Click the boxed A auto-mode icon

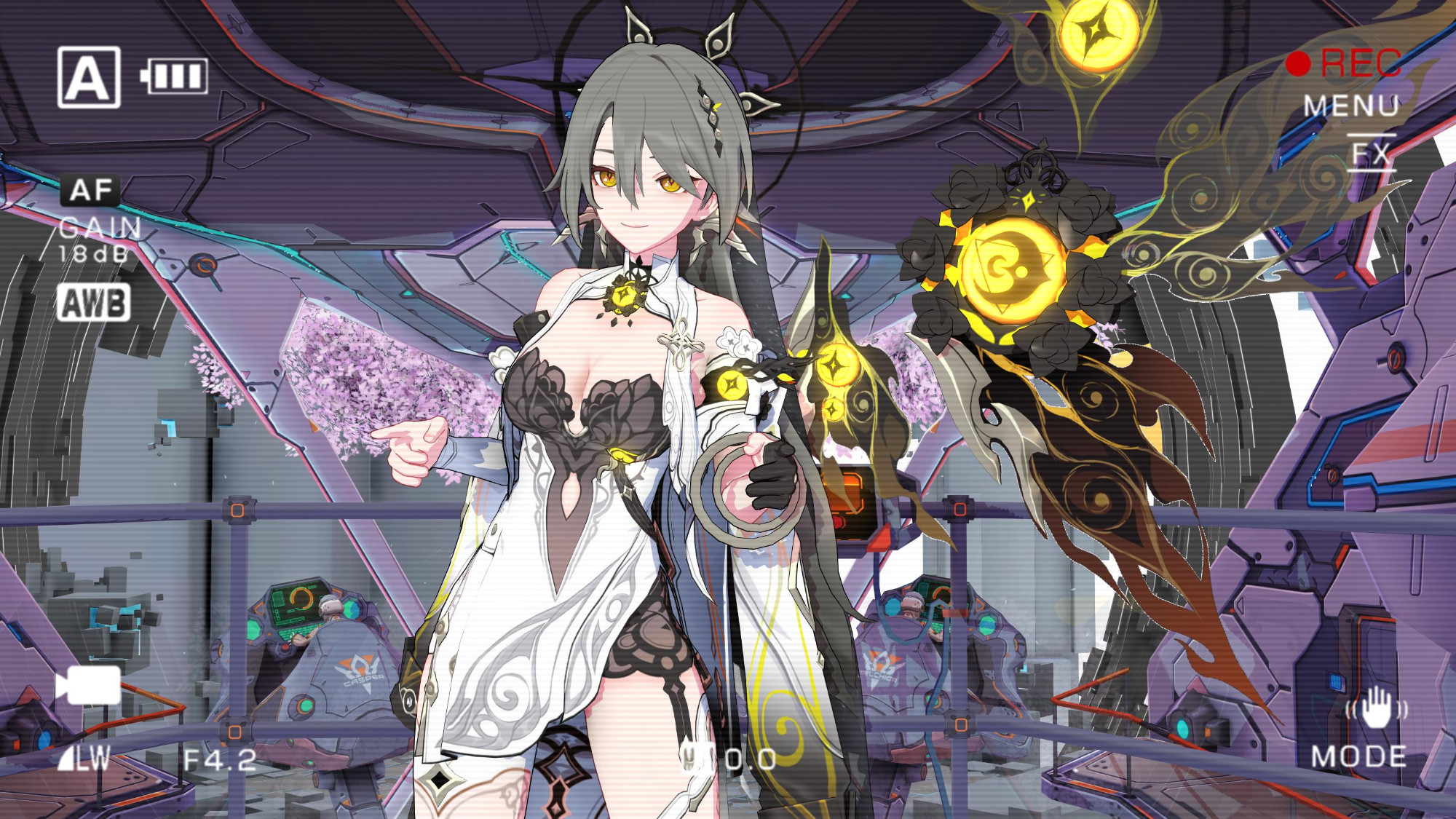click(89, 77)
